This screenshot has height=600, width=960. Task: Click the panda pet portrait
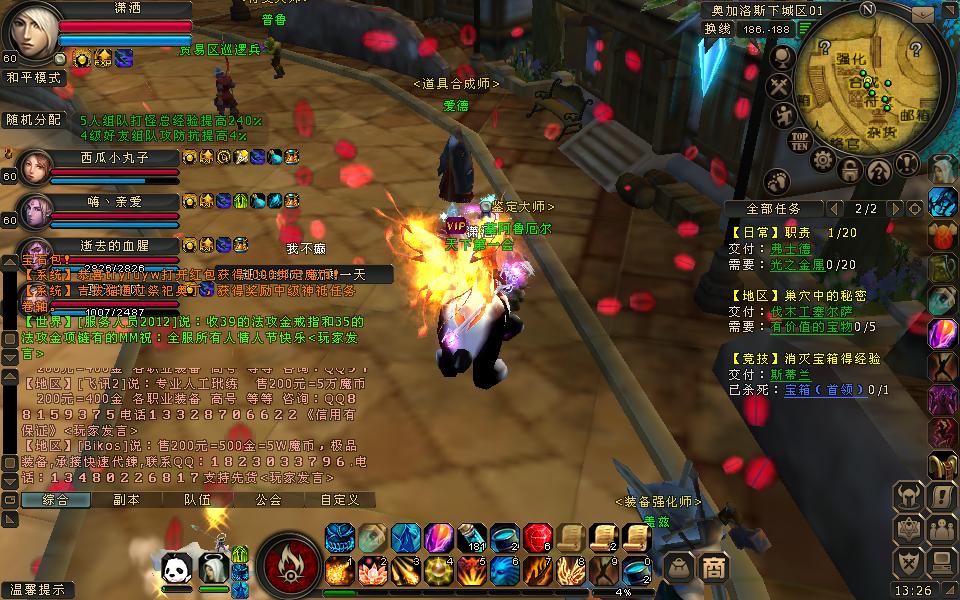pyautogui.click(x=177, y=569)
